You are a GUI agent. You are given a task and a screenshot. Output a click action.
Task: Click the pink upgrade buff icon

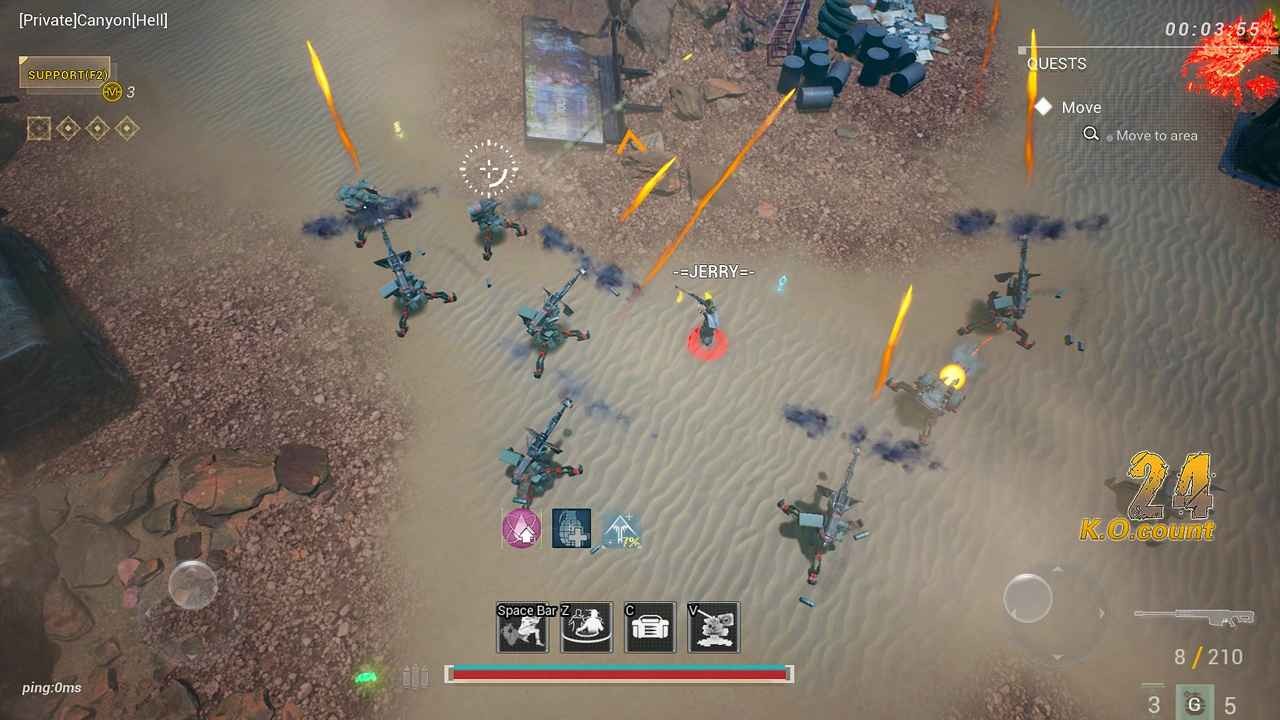pos(522,527)
